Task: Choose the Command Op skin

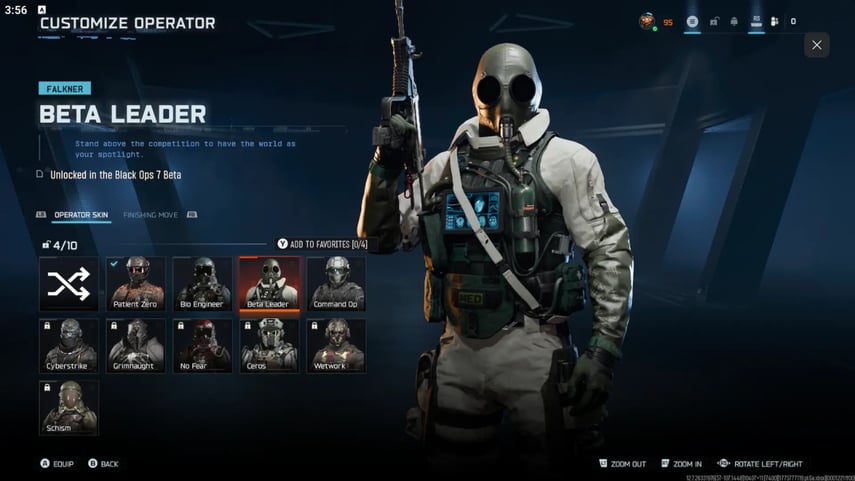Action: (x=335, y=283)
